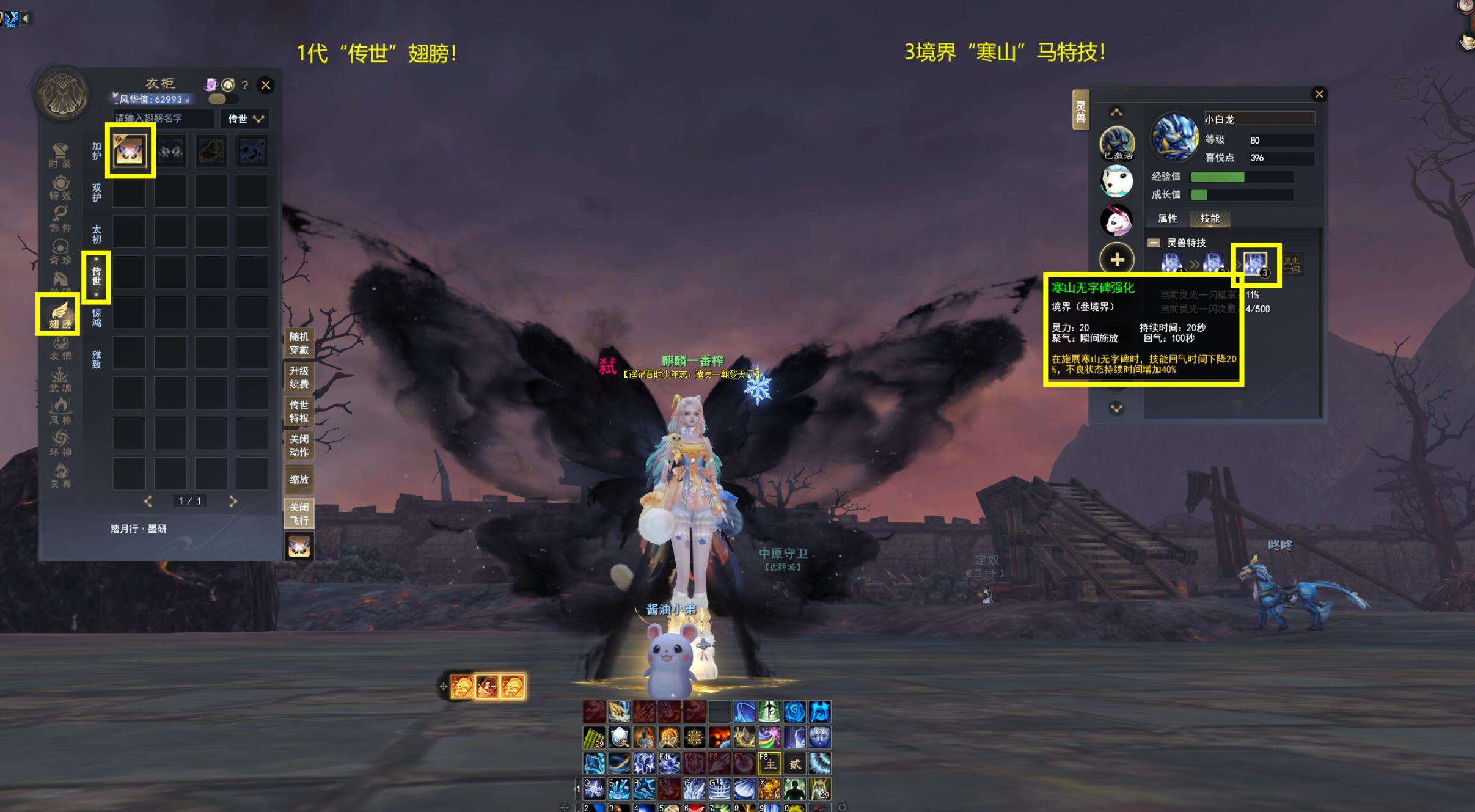Click the 缩放 zoom button
Image resolution: width=1475 pixels, height=812 pixels.
tap(299, 480)
